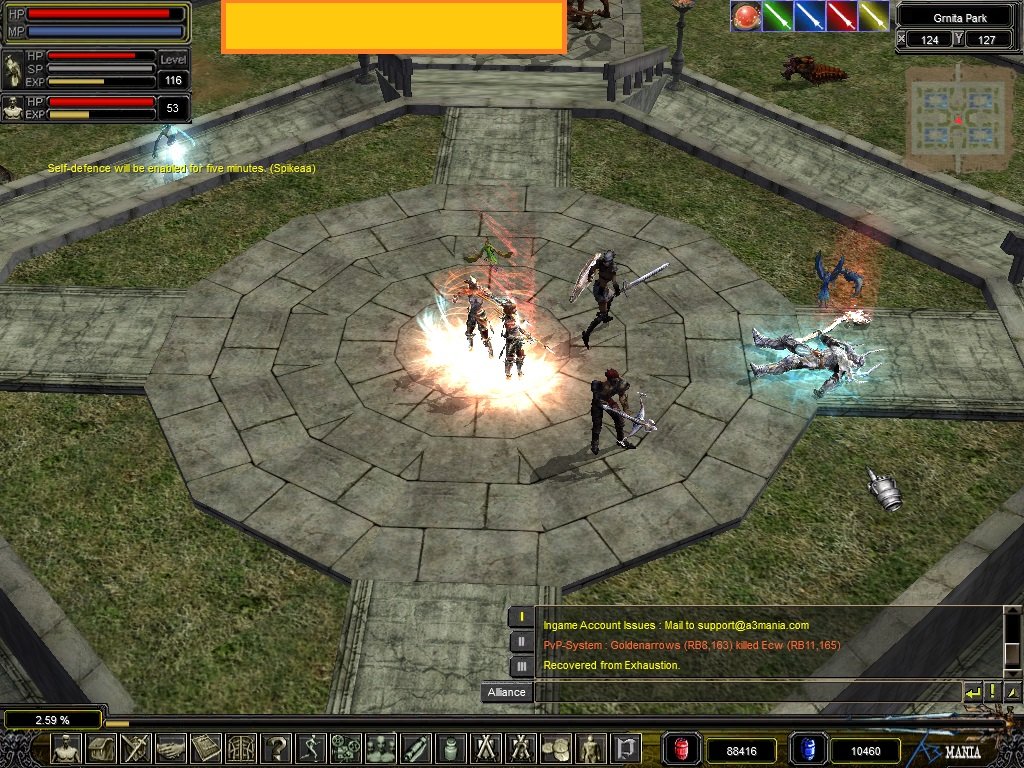Activate the yellow sword skill icon
Screen dimensions: 1024x768
pyautogui.click(x=874, y=16)
